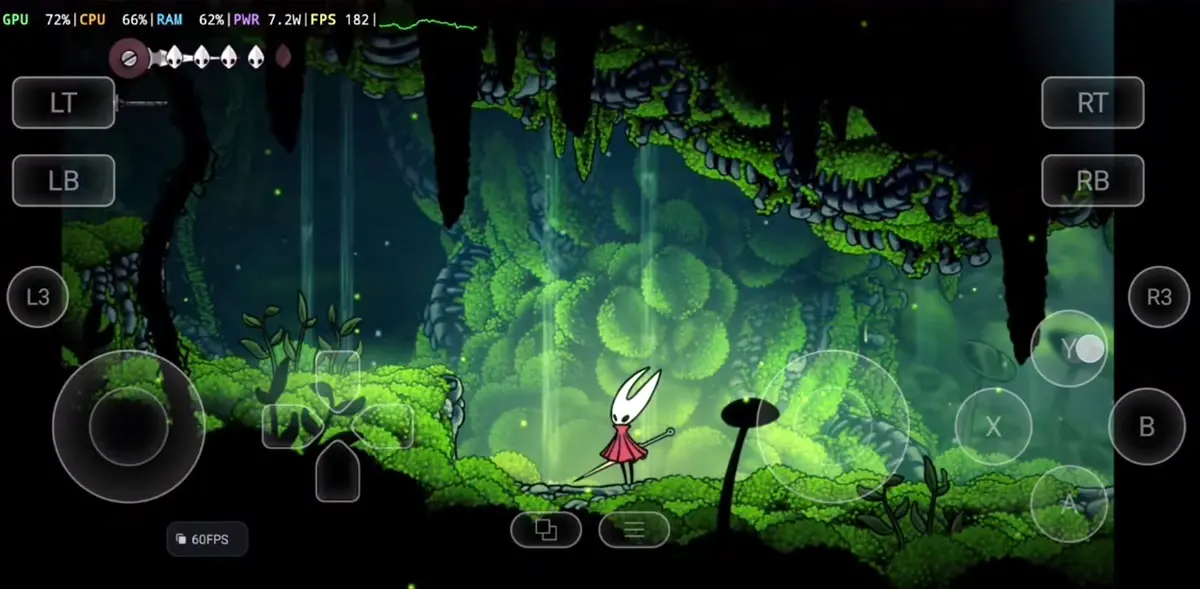Click the overlapping-squares view button

coord(546,530)
